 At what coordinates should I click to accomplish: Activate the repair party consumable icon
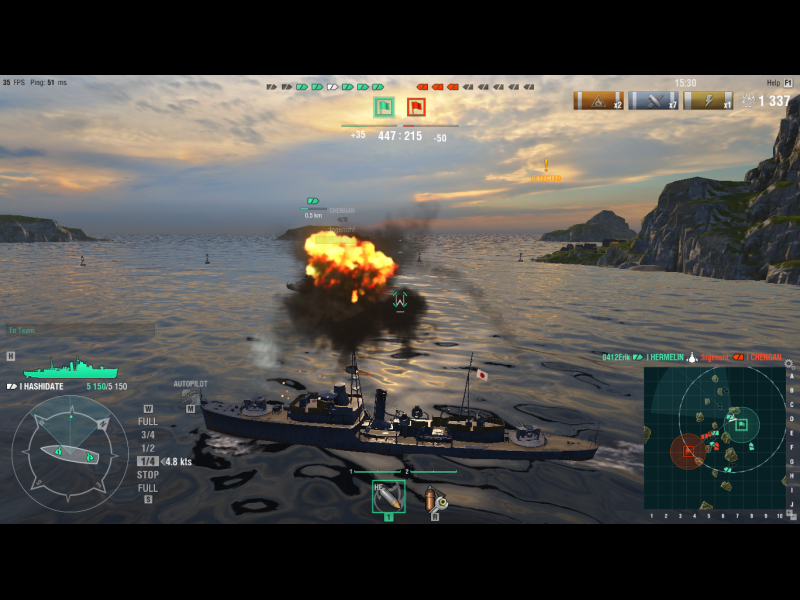coord(435,497)
